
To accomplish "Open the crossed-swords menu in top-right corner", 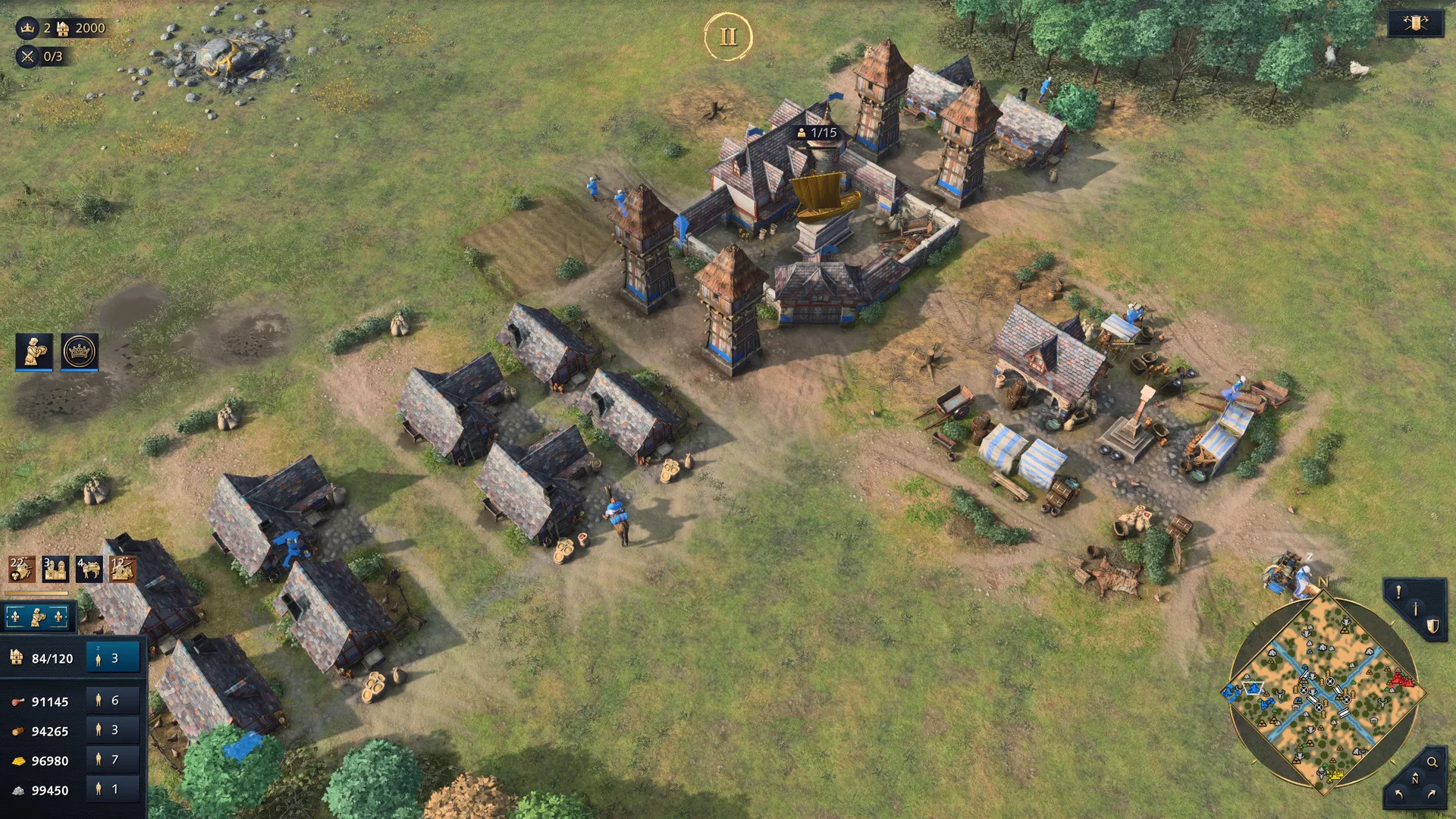I will pos(1415,24).
